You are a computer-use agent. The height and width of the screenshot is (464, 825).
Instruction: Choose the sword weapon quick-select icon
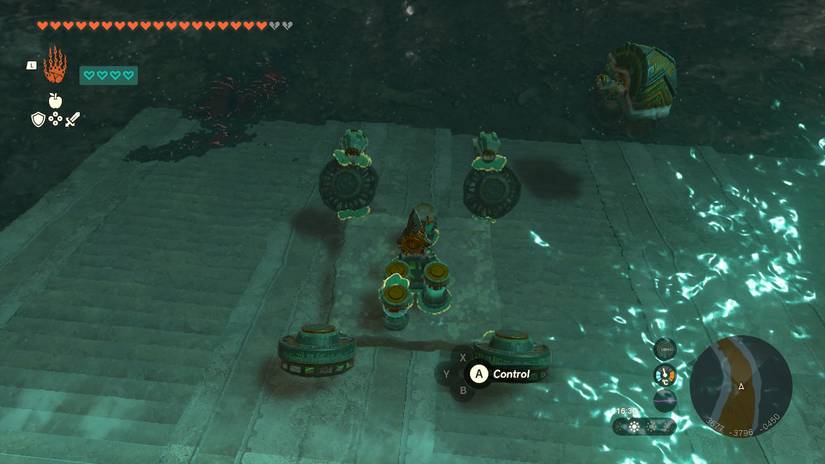coord(72,119)
